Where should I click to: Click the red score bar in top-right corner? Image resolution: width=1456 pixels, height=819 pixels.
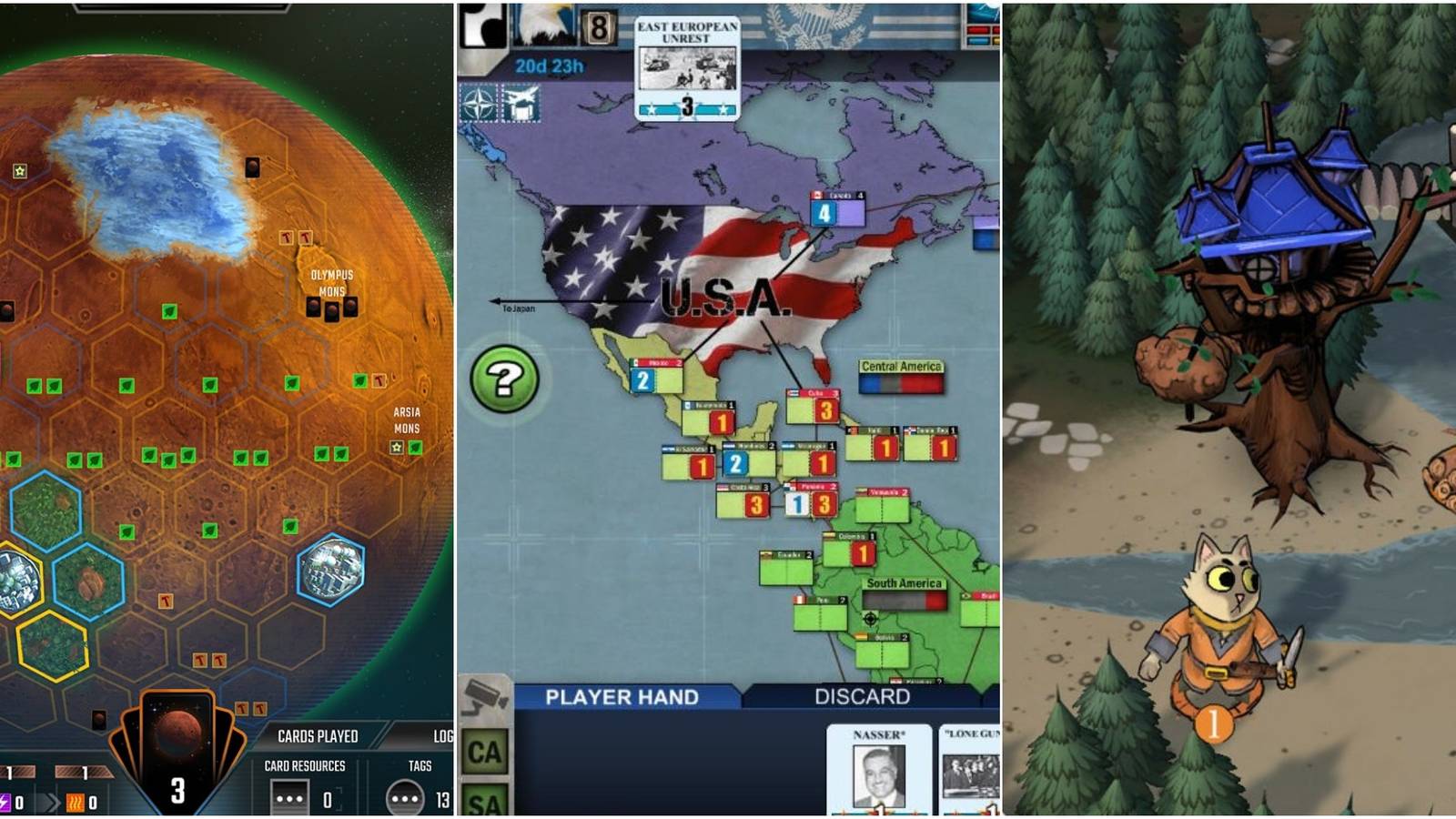(x=977, y=30)
